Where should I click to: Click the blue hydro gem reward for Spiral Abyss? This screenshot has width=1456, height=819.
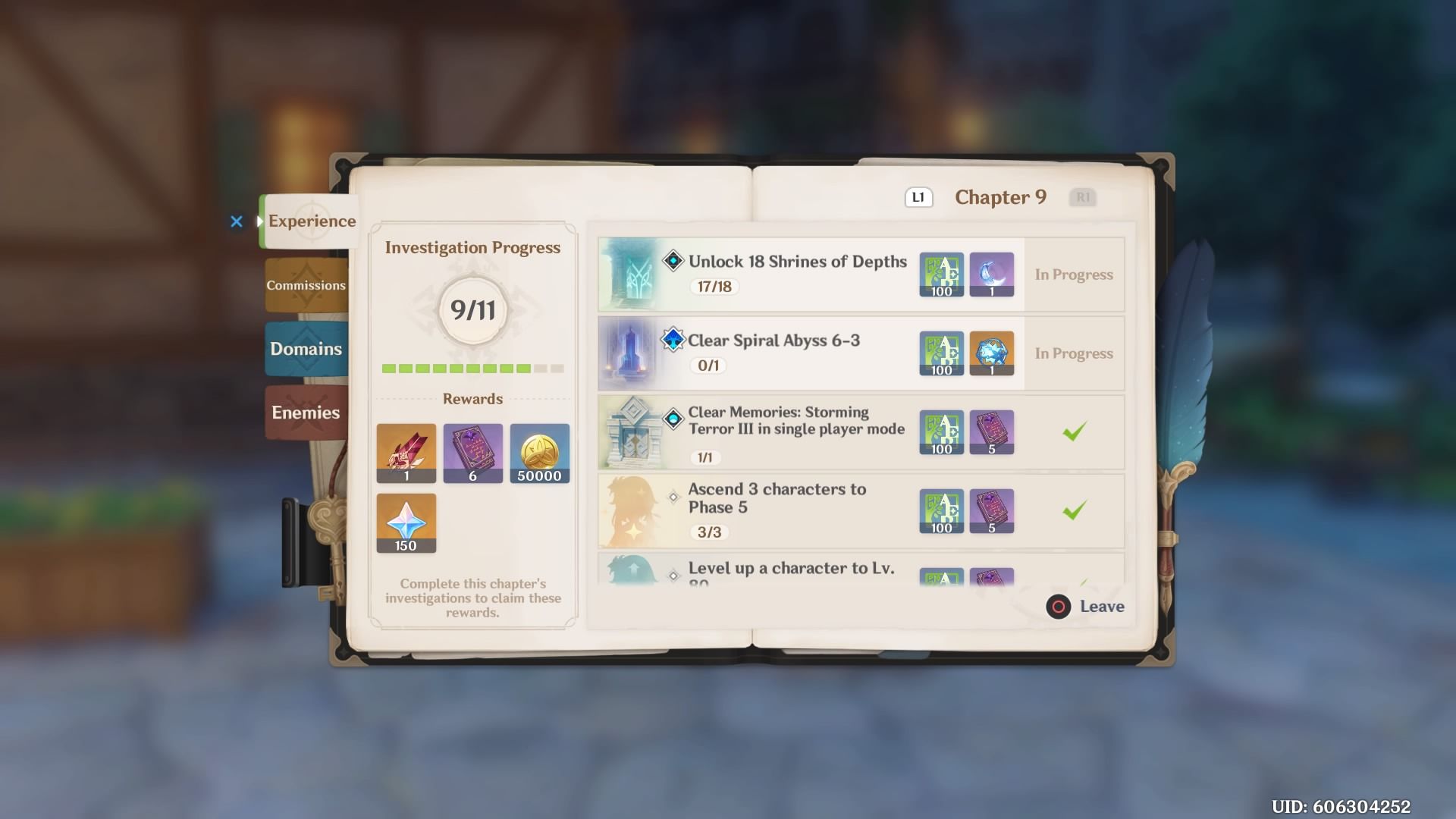pyautogui.click(x=992, y=353)
